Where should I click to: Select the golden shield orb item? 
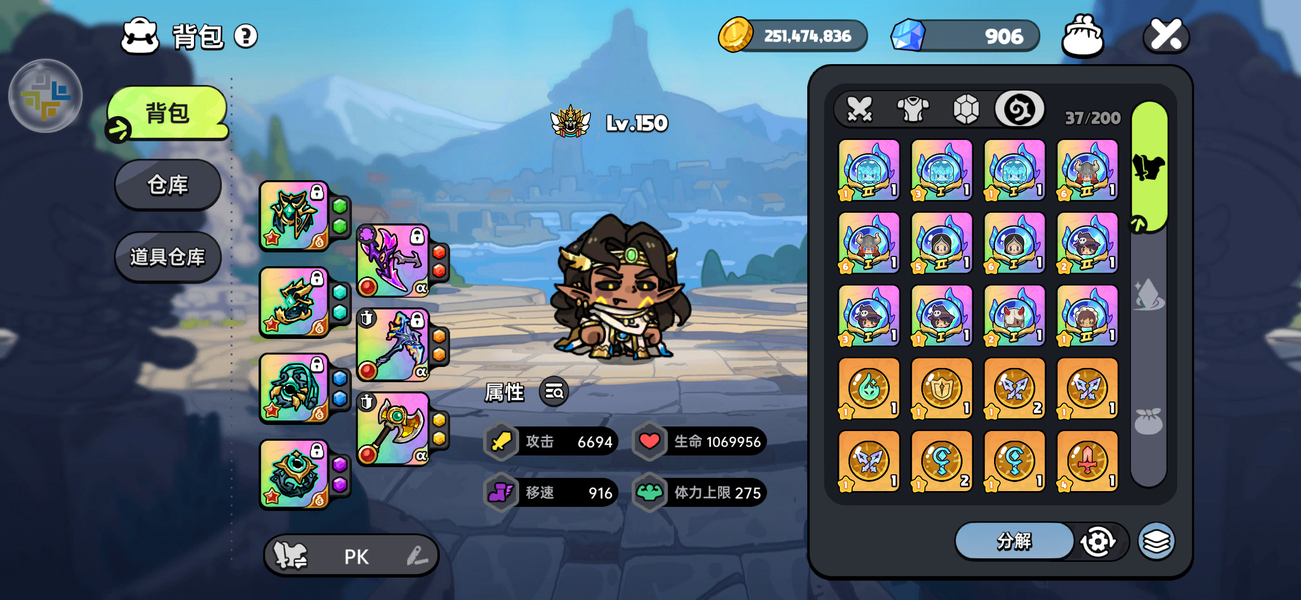pyautogui.click(x=941, y=388)
